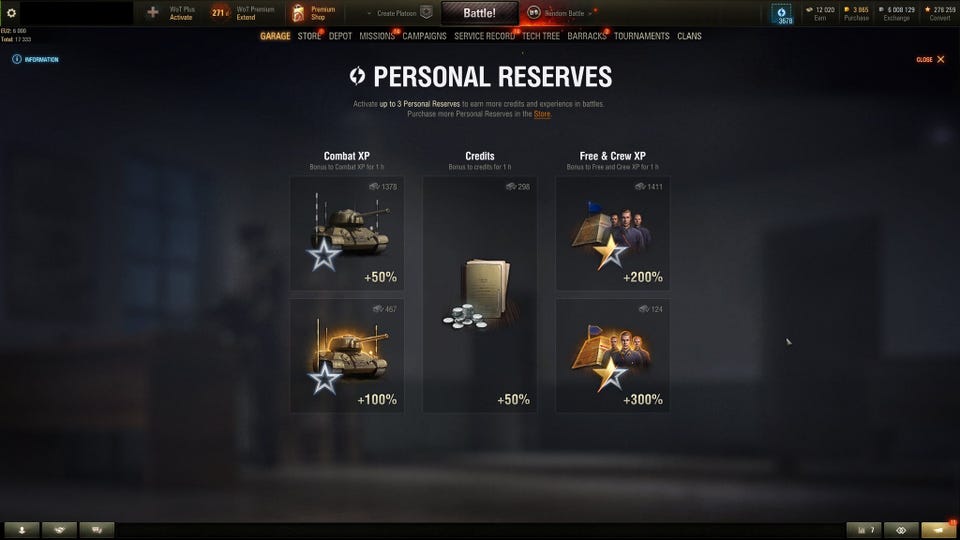
Task: Go to the Clans tab
Action: [x=689, y=36]
